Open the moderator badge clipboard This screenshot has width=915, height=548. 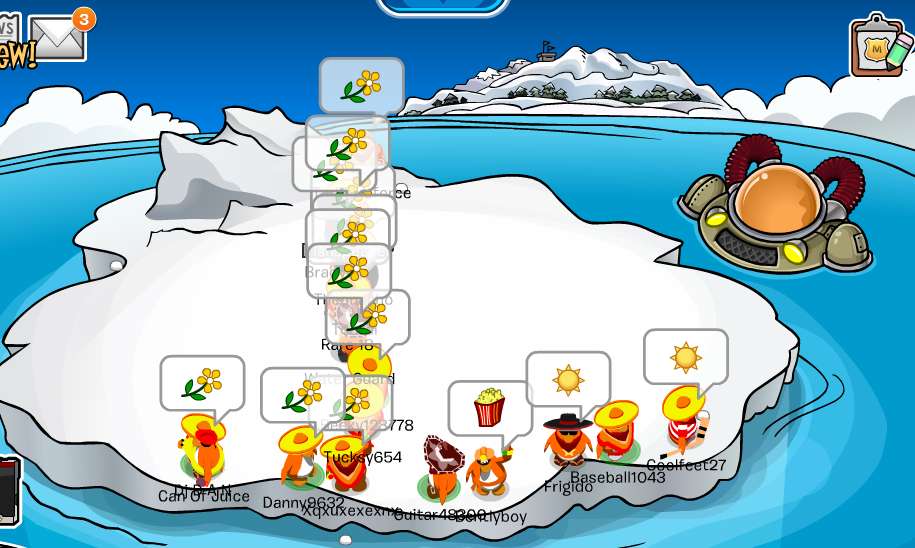coord(878,45)
